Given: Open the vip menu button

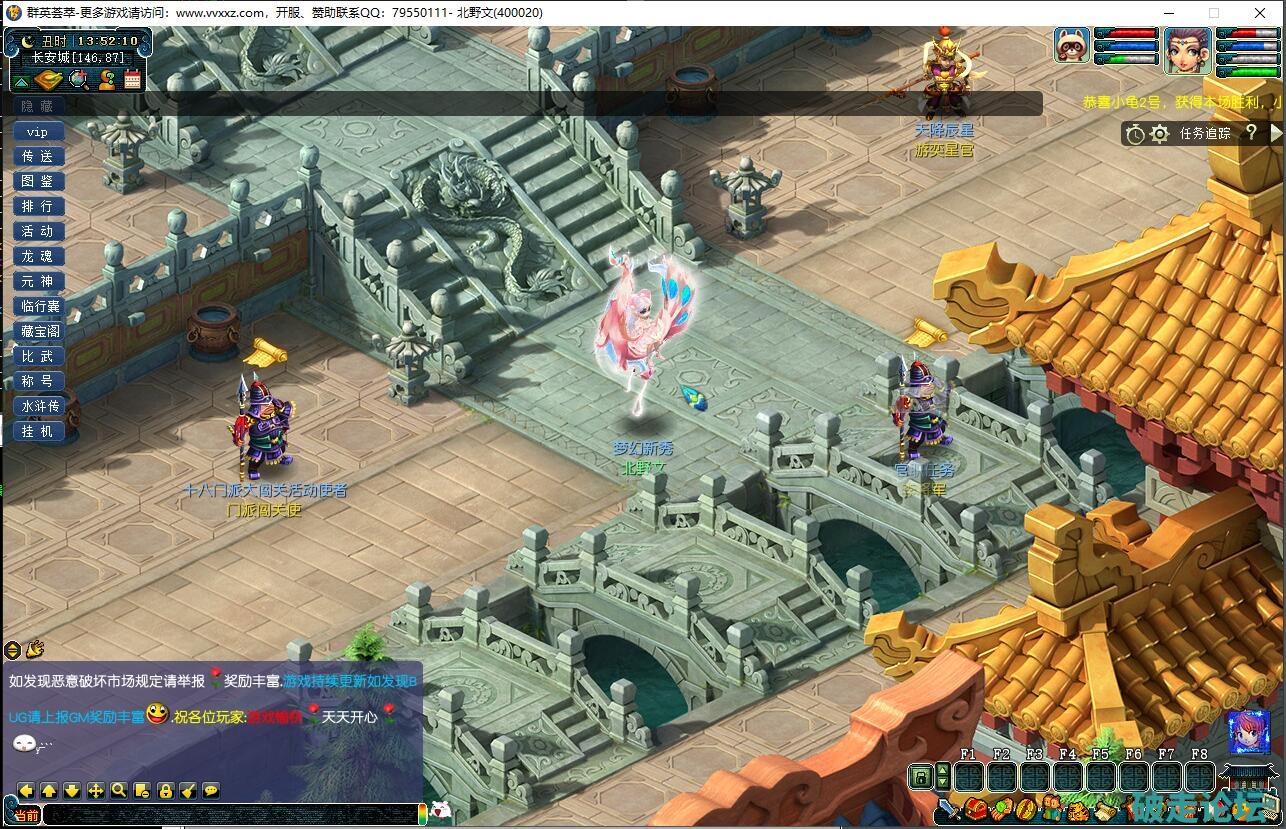Looking at the screenshot, I should [x=38, y=132].
